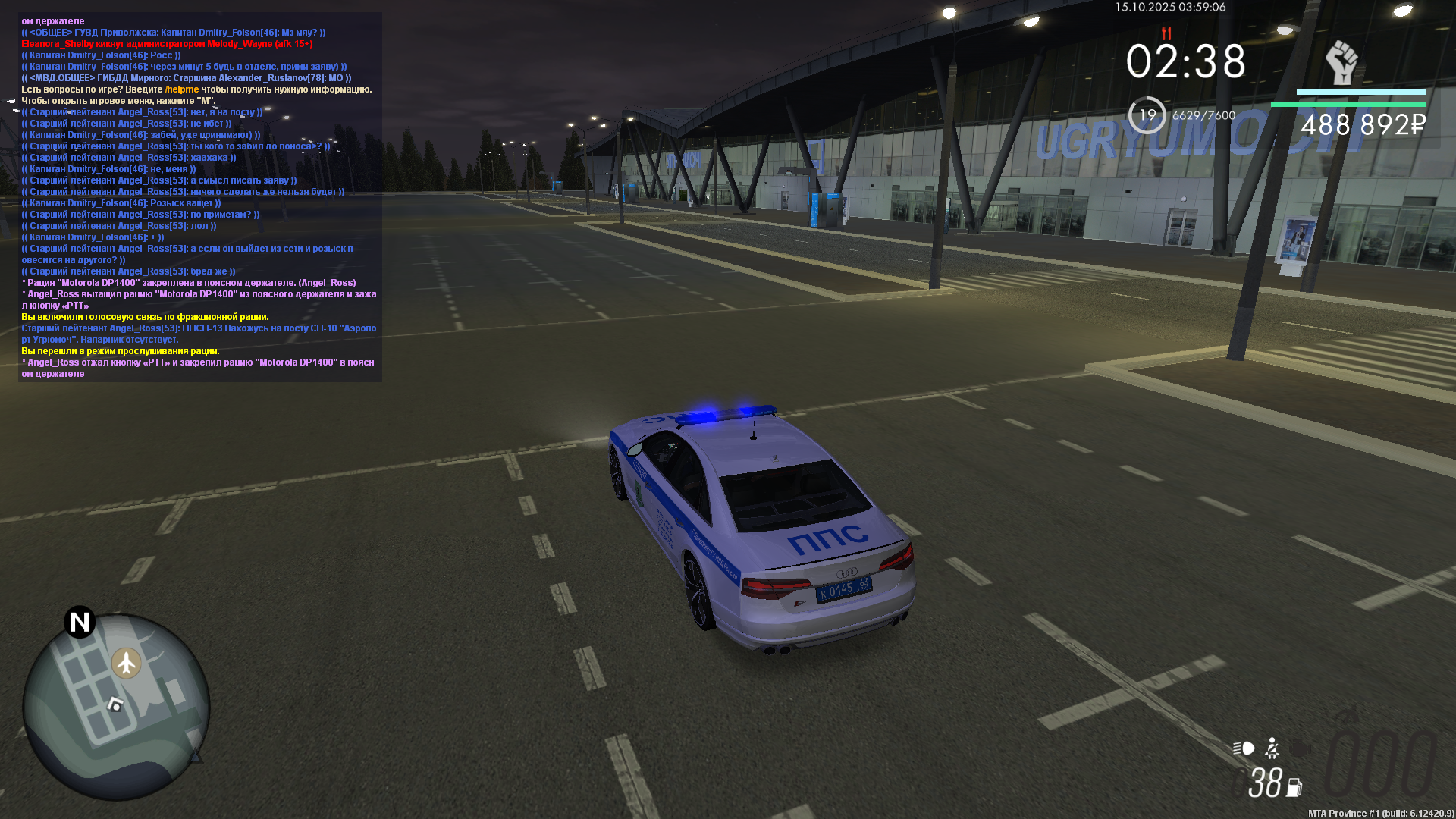Click the fuel pump icon
The width and height of the screenshot is (1456, 819).
click(x=1294, y=788)
